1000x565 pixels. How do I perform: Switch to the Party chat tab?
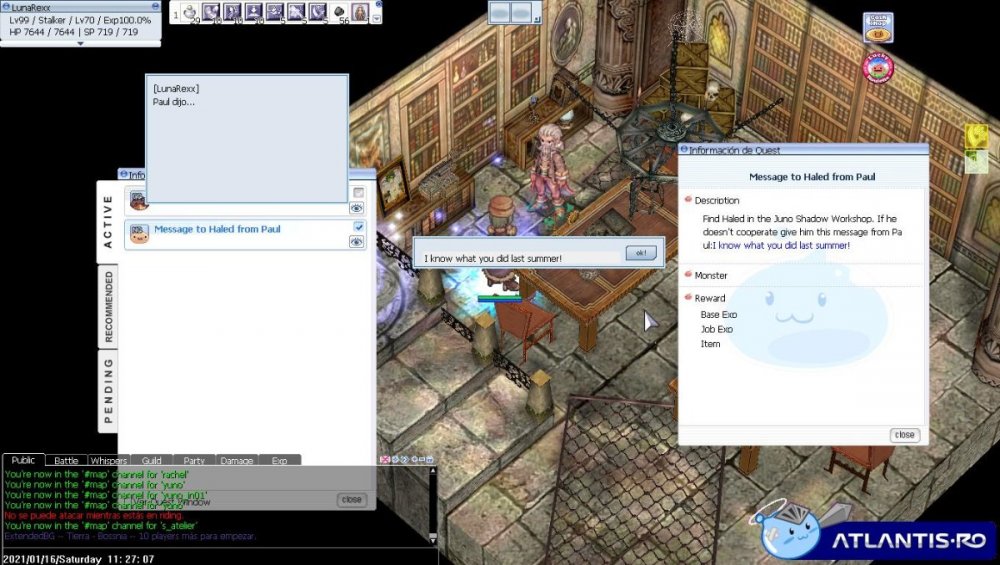point(194,461)
